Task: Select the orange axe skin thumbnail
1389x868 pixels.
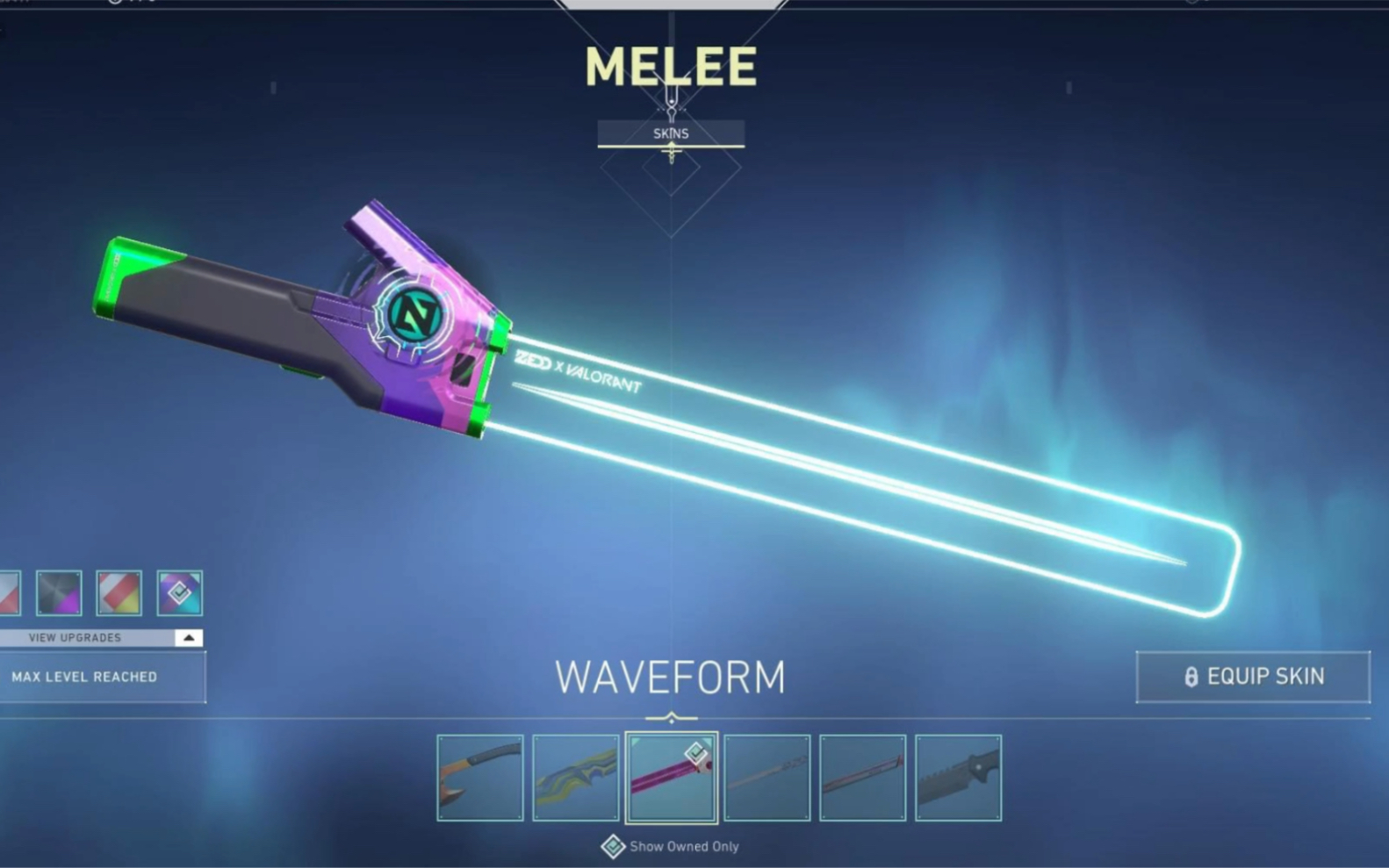Action: click(x=480, y=778)
